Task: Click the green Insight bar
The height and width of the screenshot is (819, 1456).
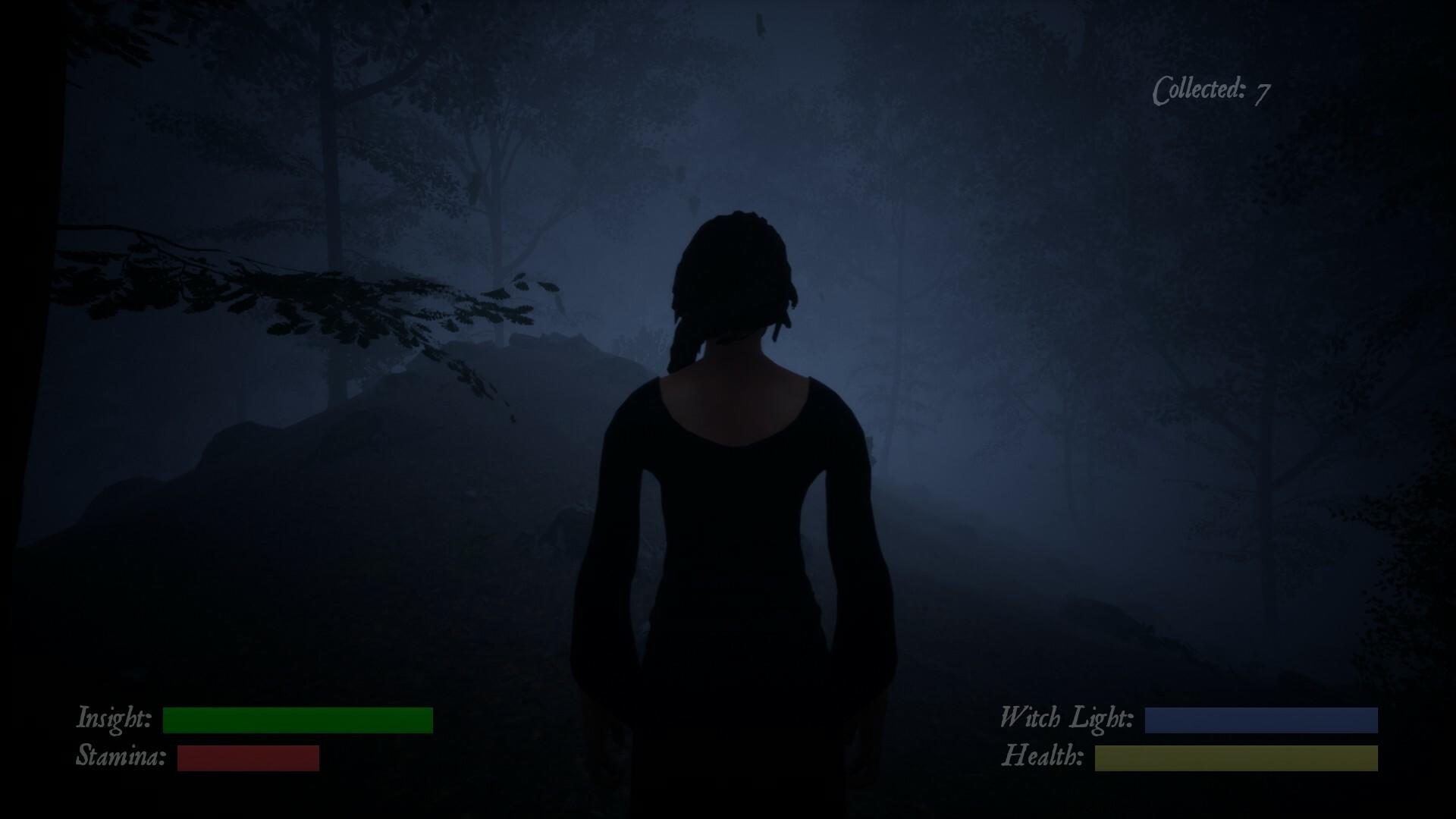Action: coord(298,719)
